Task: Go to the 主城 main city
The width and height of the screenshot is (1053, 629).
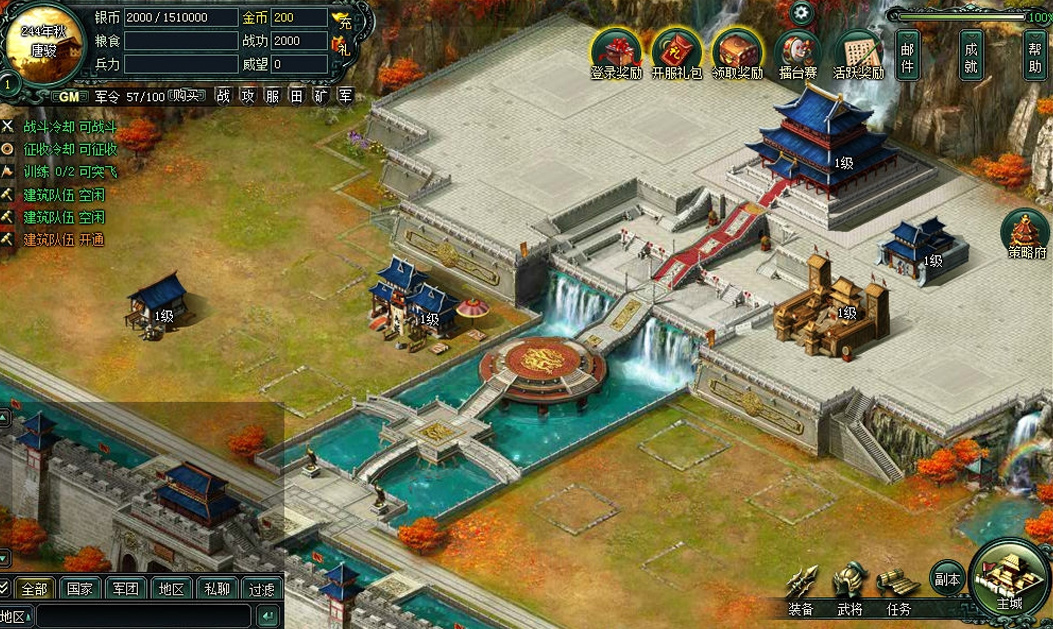Action: point(1009,580)
